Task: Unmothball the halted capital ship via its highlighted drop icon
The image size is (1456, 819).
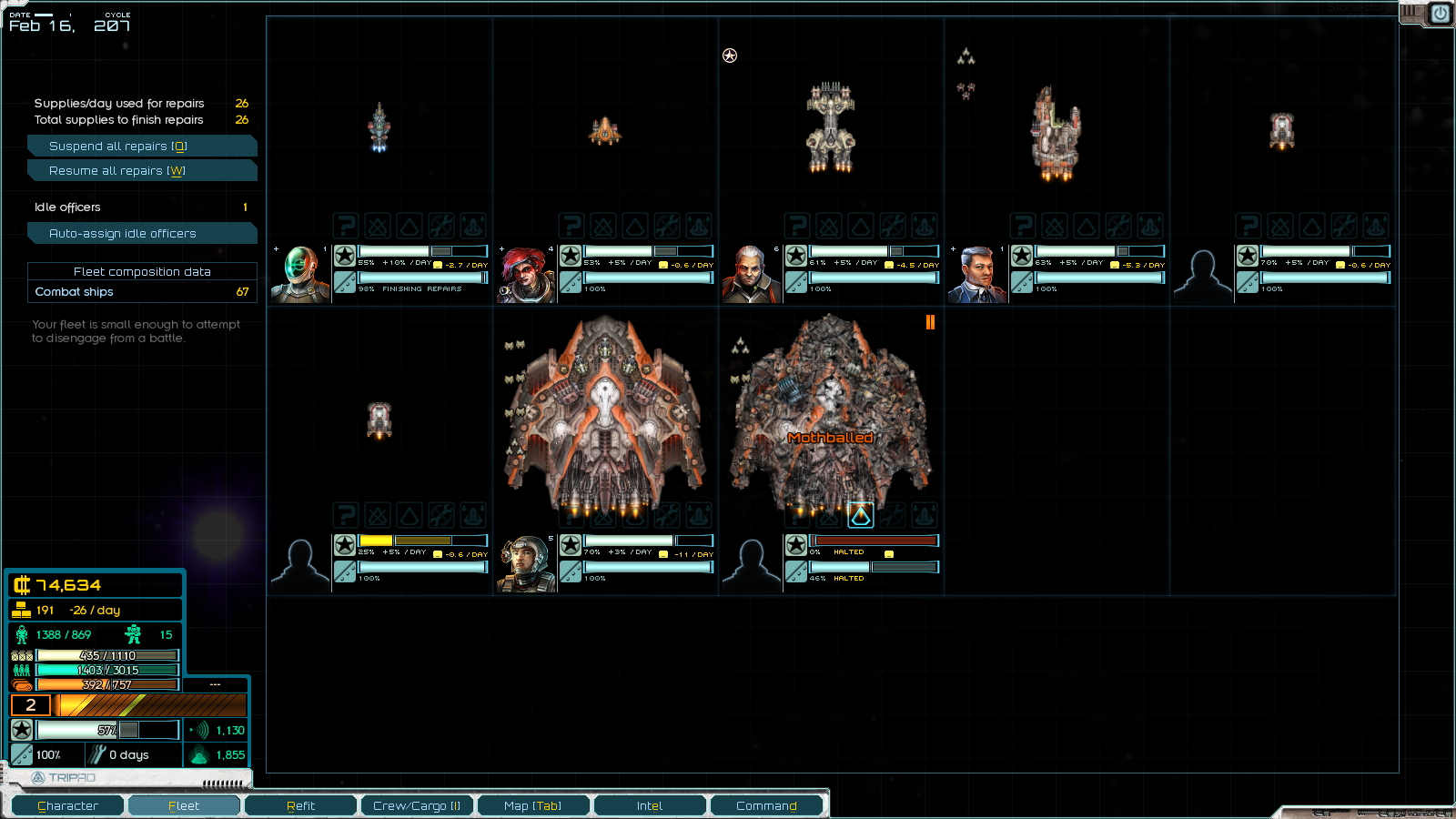Action: (x=860, y=515)
